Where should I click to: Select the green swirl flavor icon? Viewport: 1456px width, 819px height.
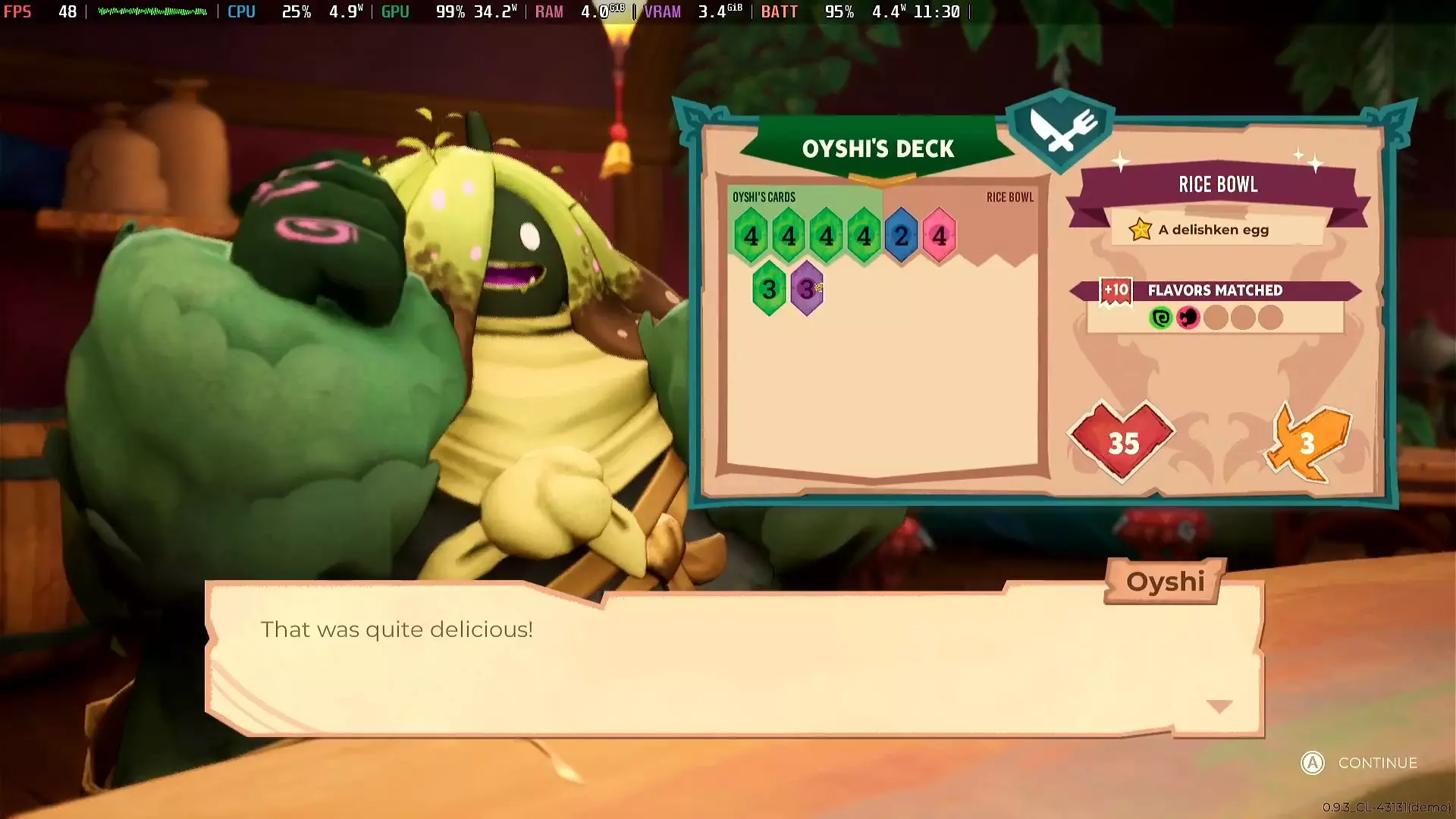tap(1161, 318)
